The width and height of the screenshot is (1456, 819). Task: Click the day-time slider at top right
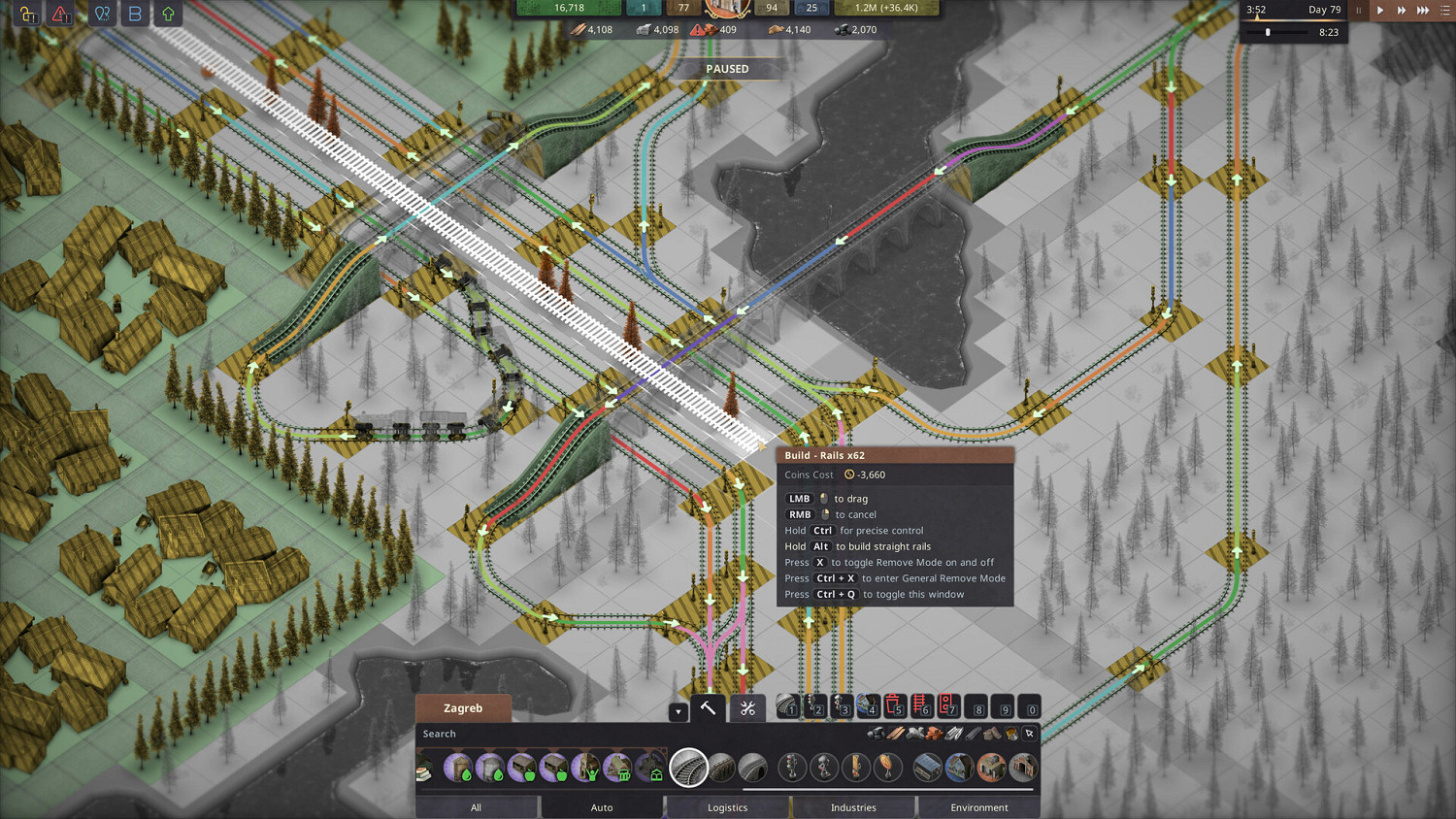point(1269,32)
